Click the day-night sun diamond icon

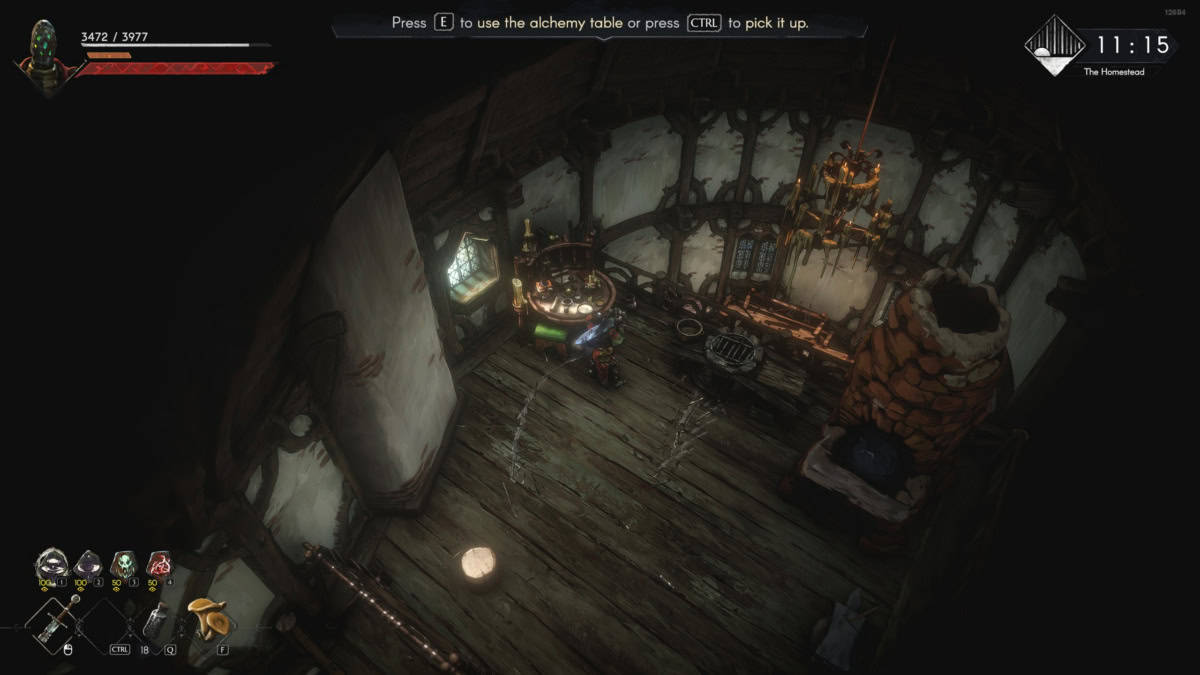(x=1055, y=45)
